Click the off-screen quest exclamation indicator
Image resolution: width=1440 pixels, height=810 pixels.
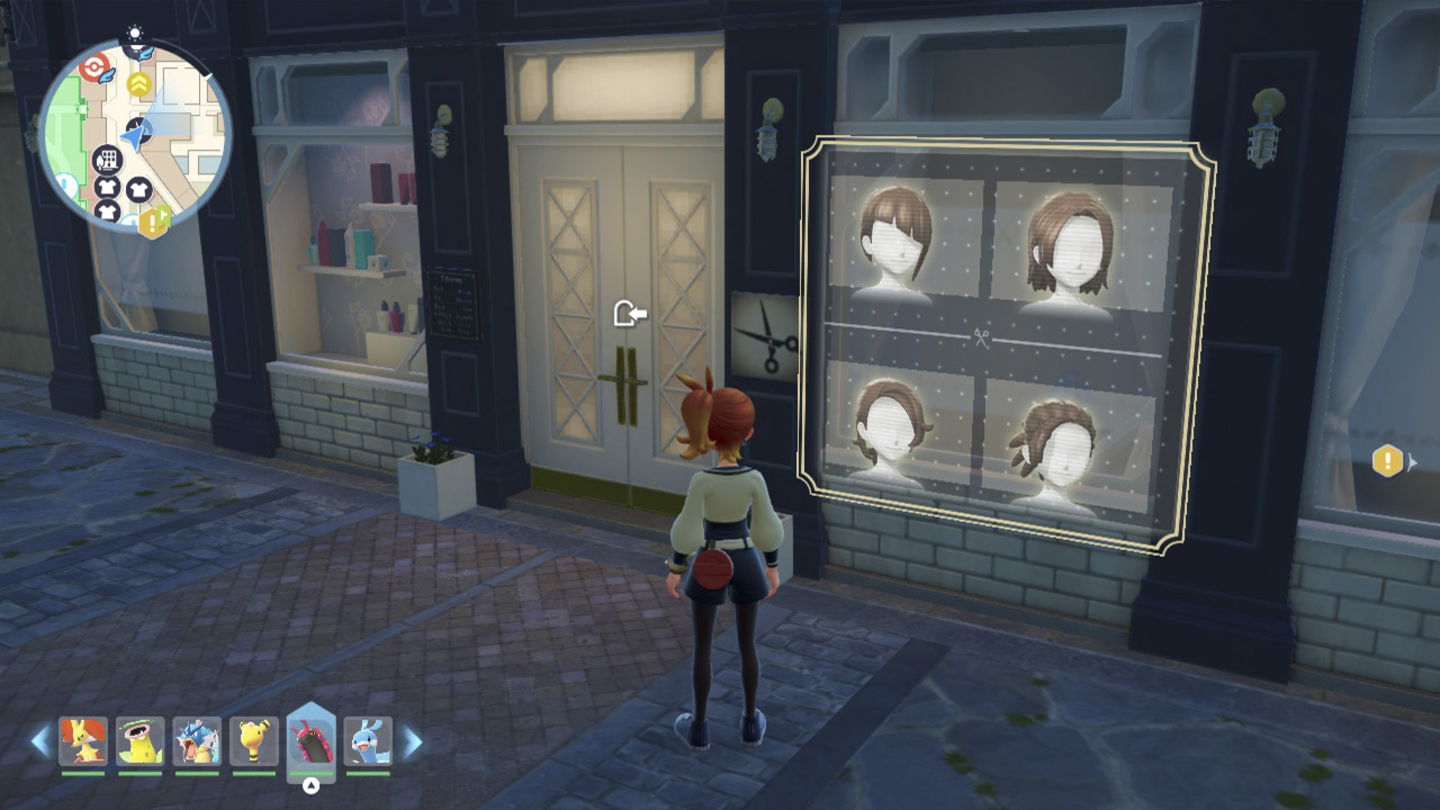pos(1388,461)
